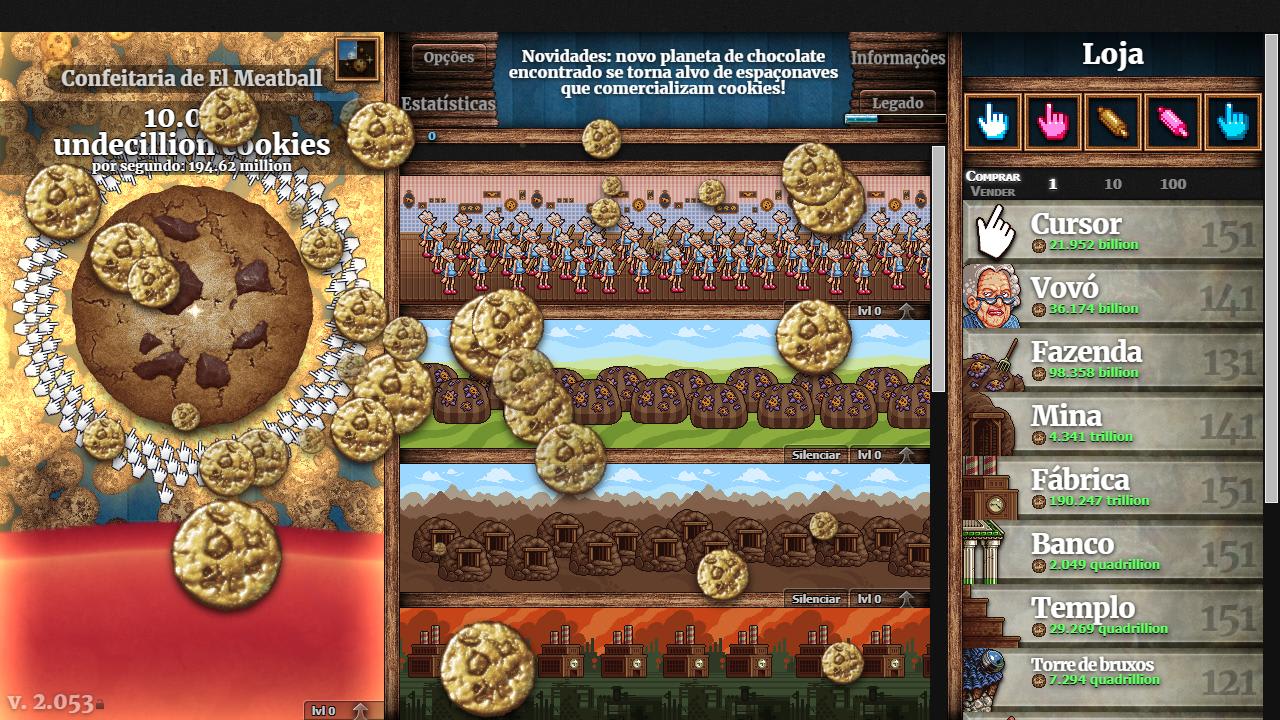Select the Vovó grandma portrait icon
The height and width of the screenshot is (720, 1280).
coord(991,295)
